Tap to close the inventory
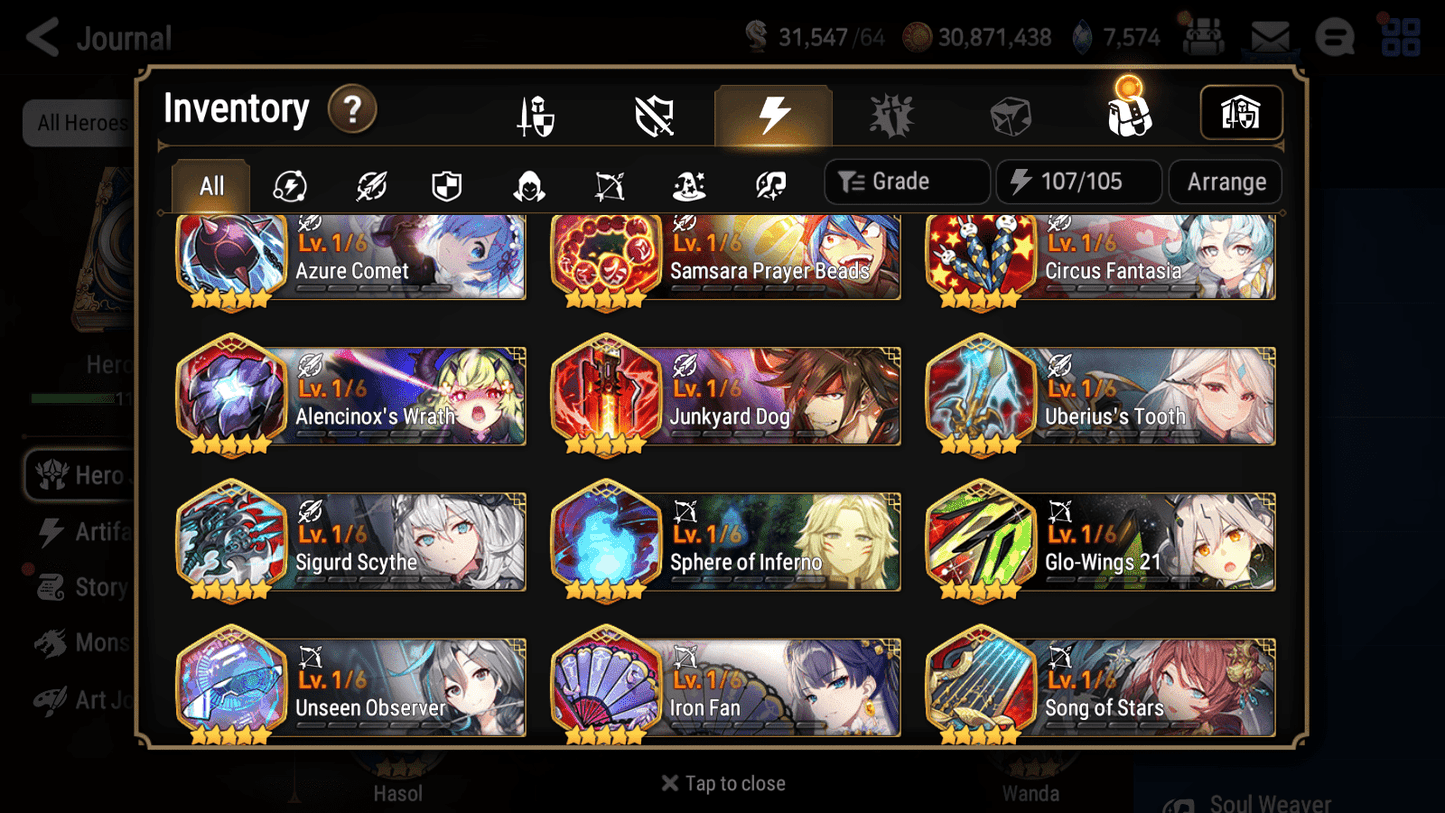1445x813 pixels. point(722,783)
